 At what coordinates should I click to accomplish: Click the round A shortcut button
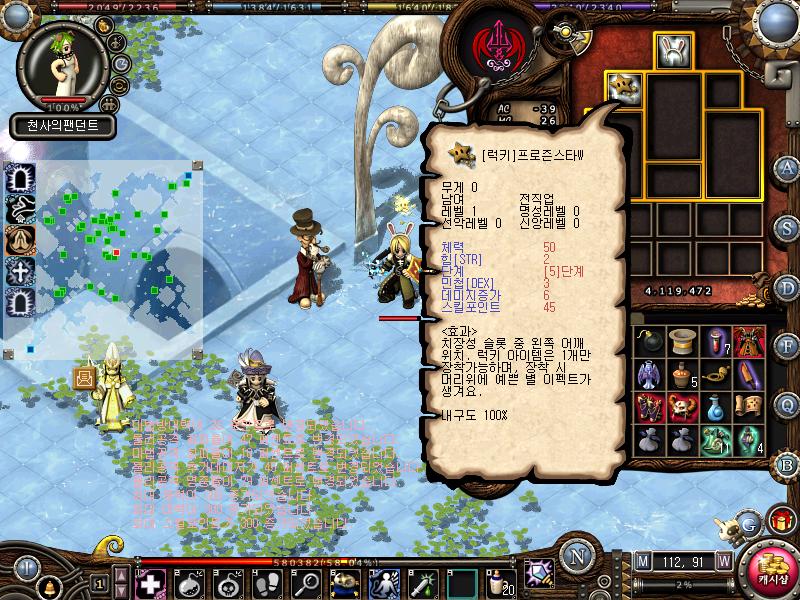(787, 167)
